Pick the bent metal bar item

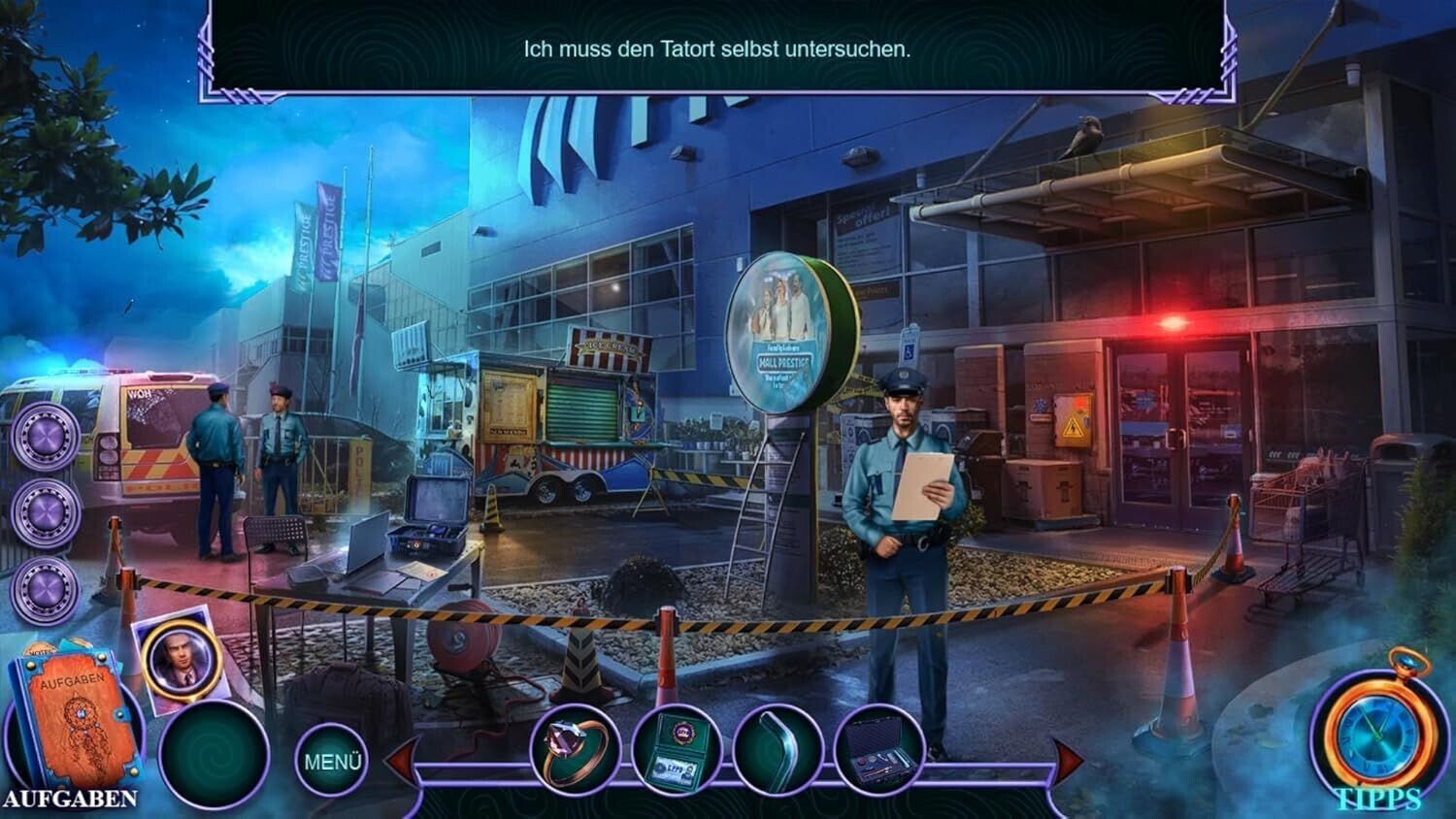point(778,751)
